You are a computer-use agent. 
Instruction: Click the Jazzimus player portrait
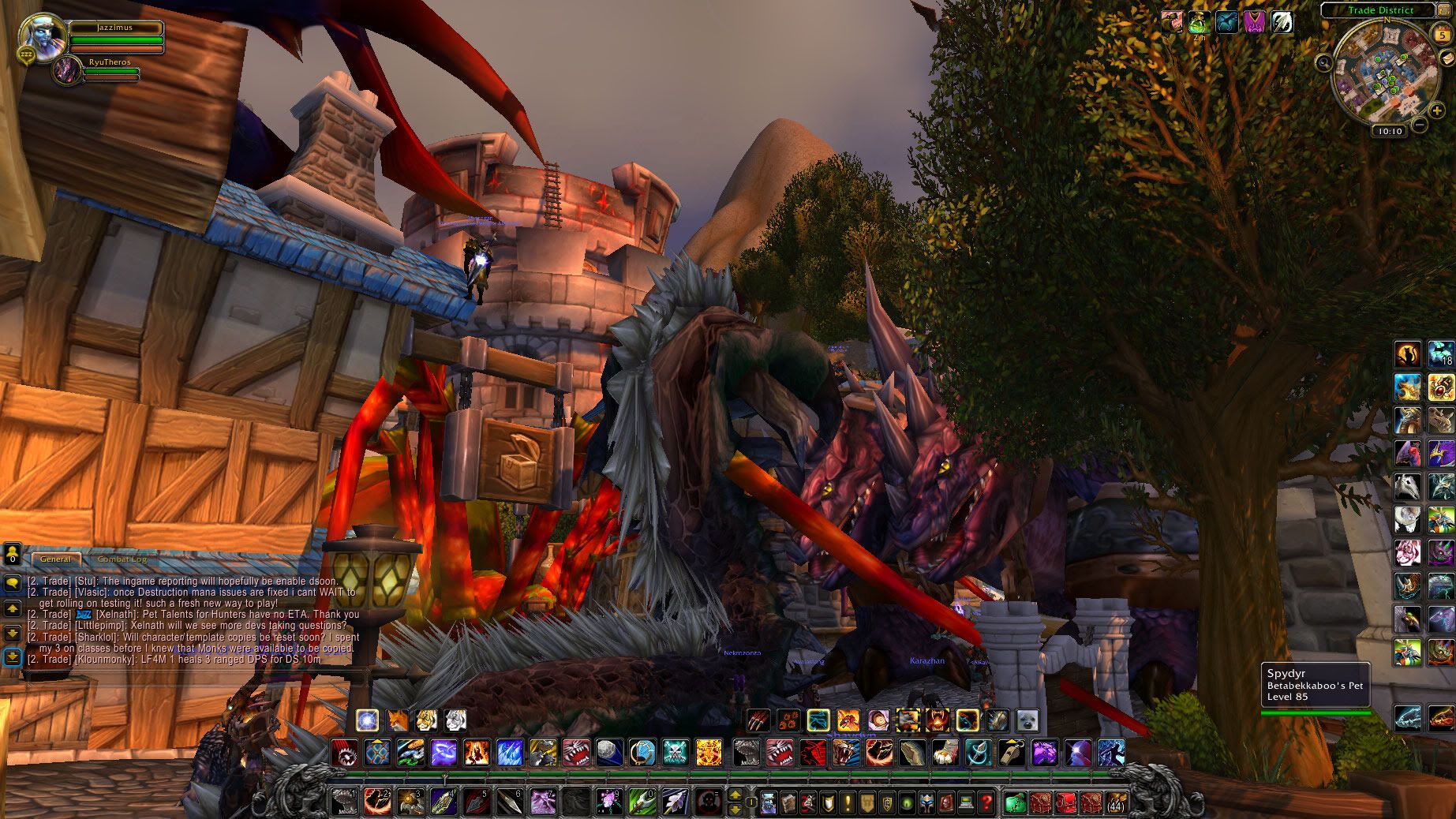[39, 34]
